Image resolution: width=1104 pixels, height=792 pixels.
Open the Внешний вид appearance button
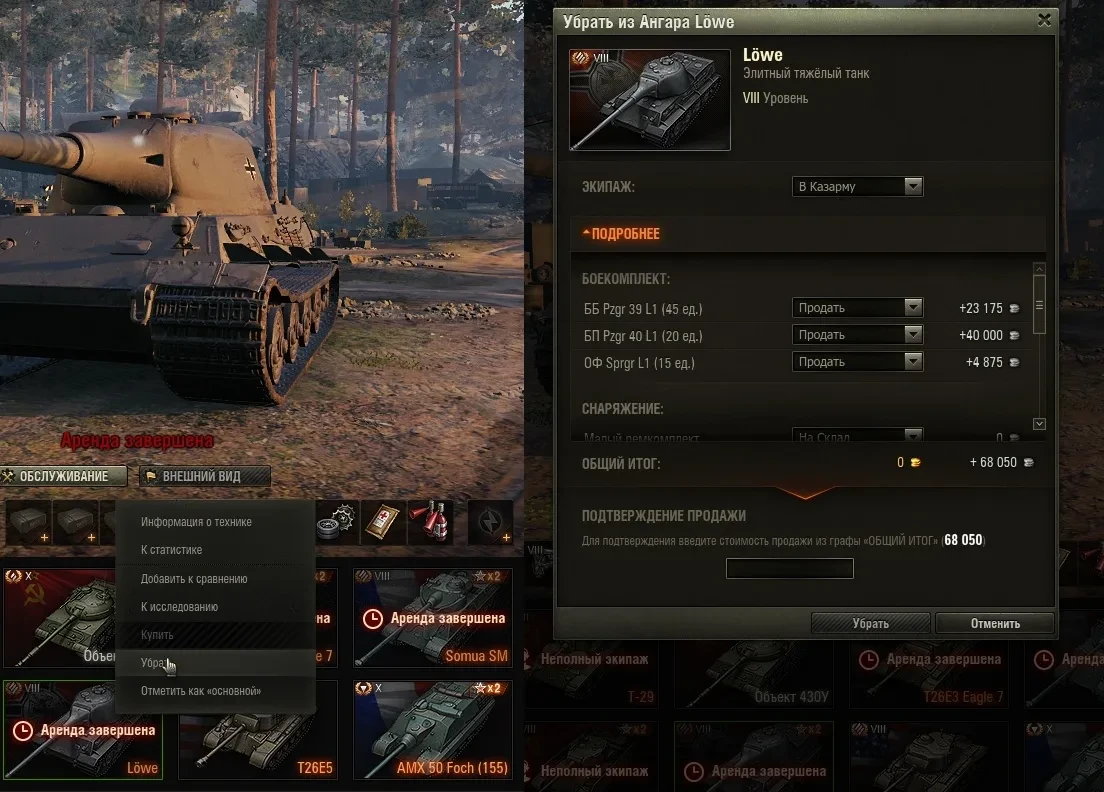[204, 476]
